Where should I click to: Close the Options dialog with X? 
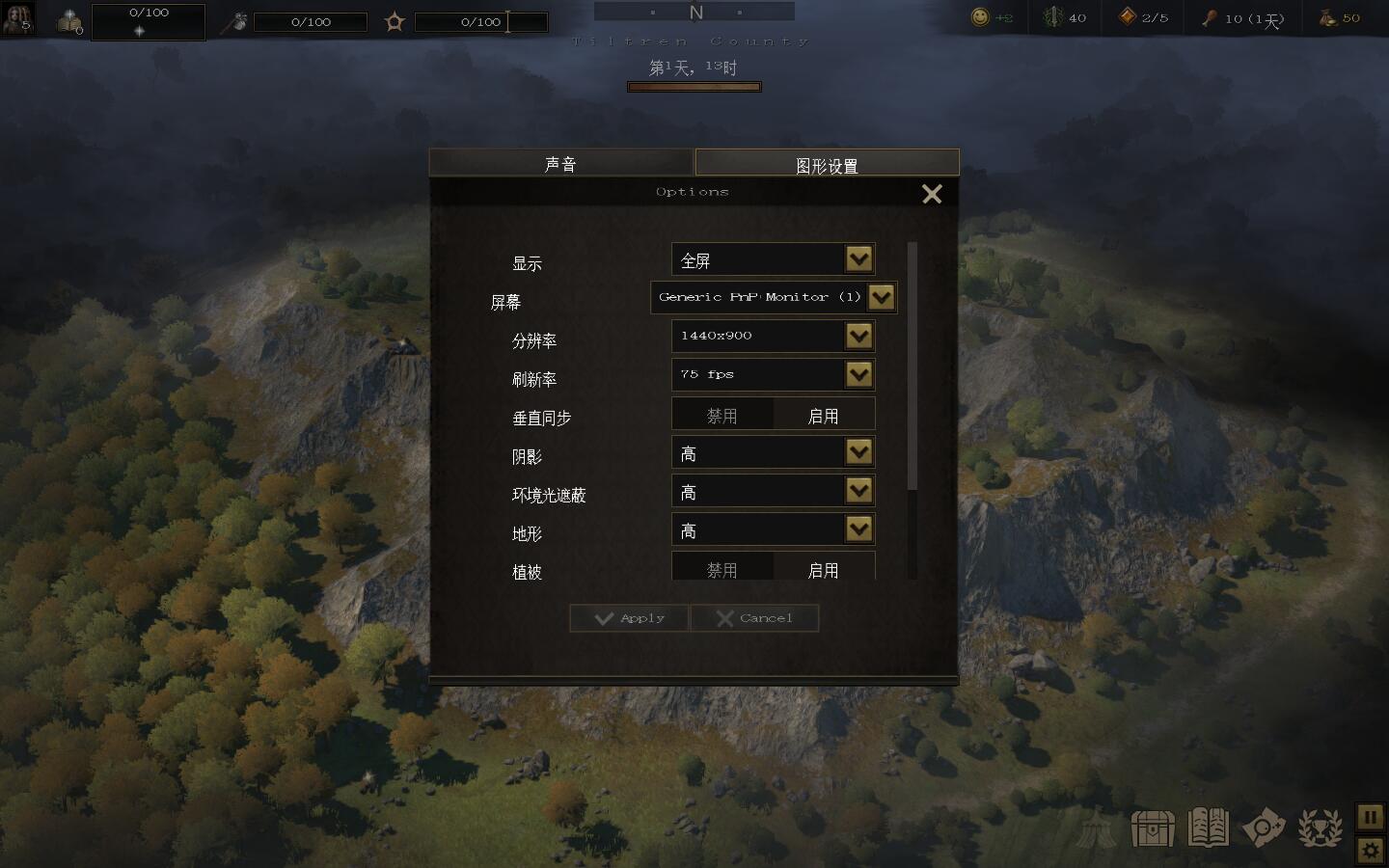pyautogui.click(x=932, y=195)
